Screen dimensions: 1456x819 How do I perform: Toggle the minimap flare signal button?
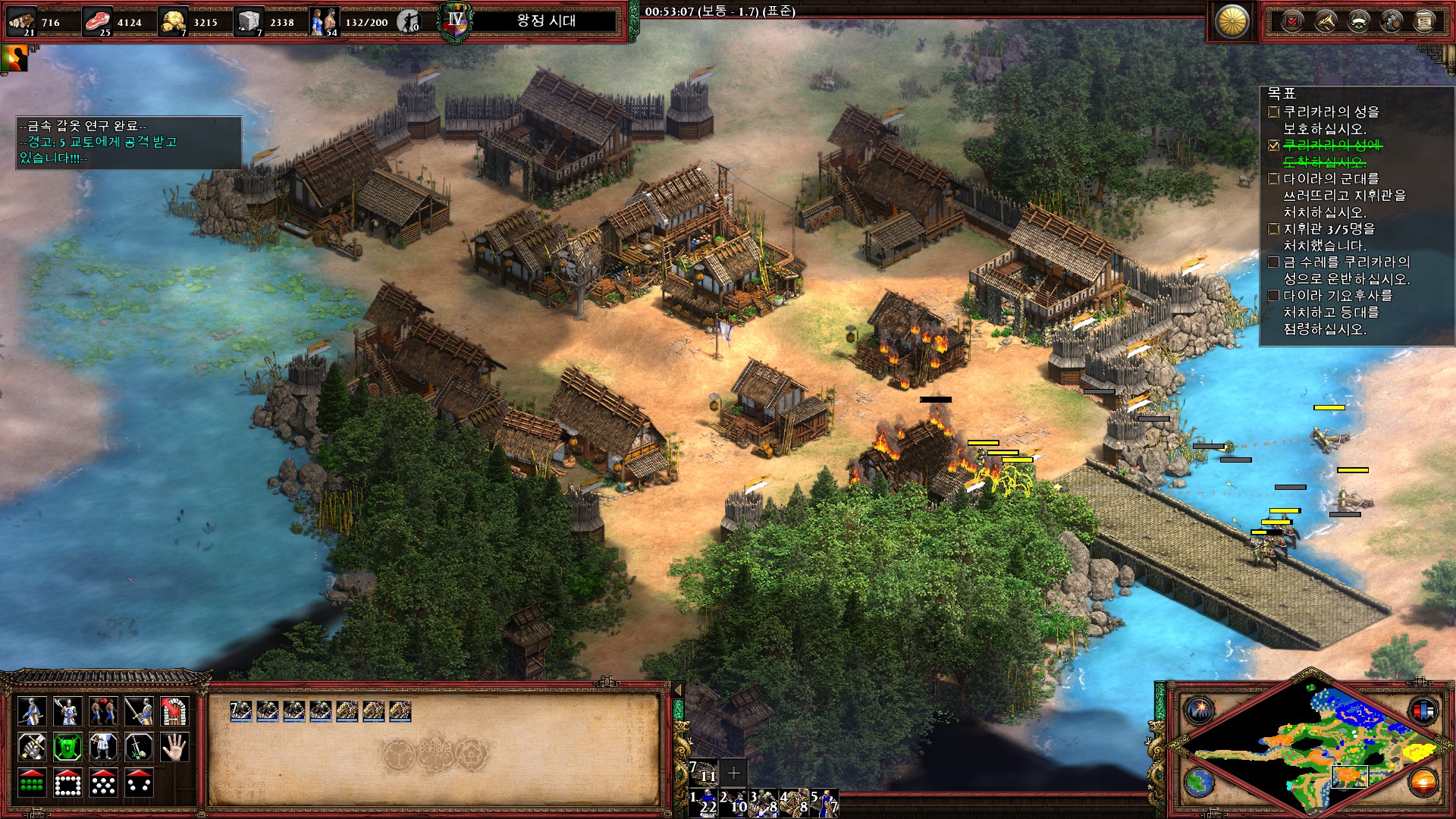point(1200,711)
